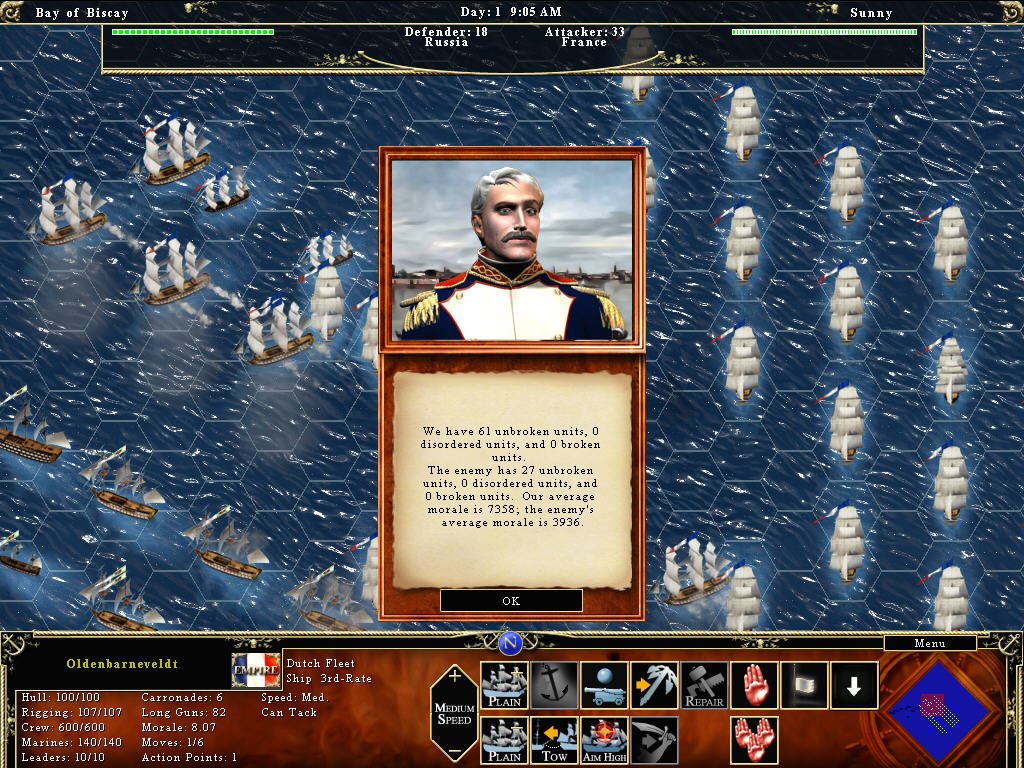This screenshot has height=768, width=1024.
Task: Choose the Tow command
Action: click(555, 741)
